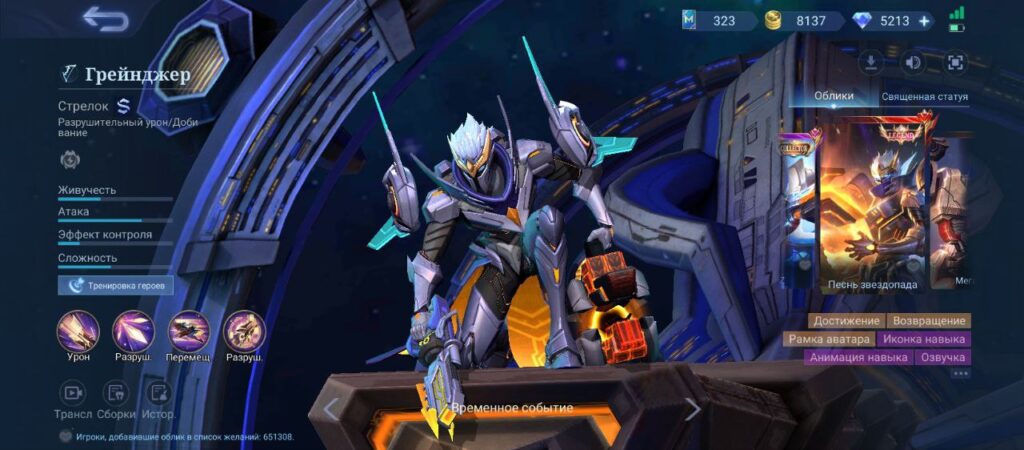Go back using the return arrow

(x=105, y=18)
